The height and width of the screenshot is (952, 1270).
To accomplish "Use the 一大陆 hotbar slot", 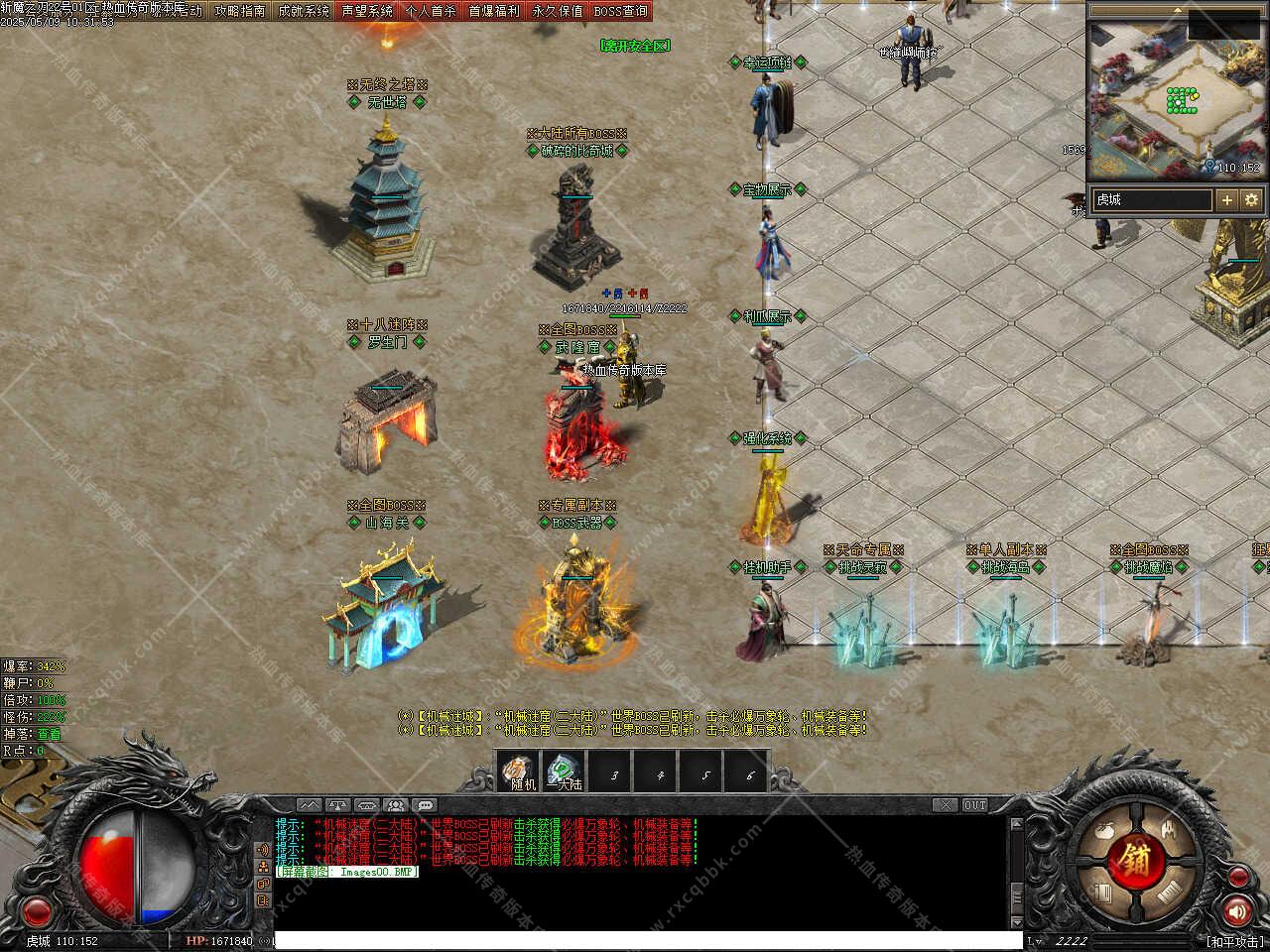I will pos(566,773).
